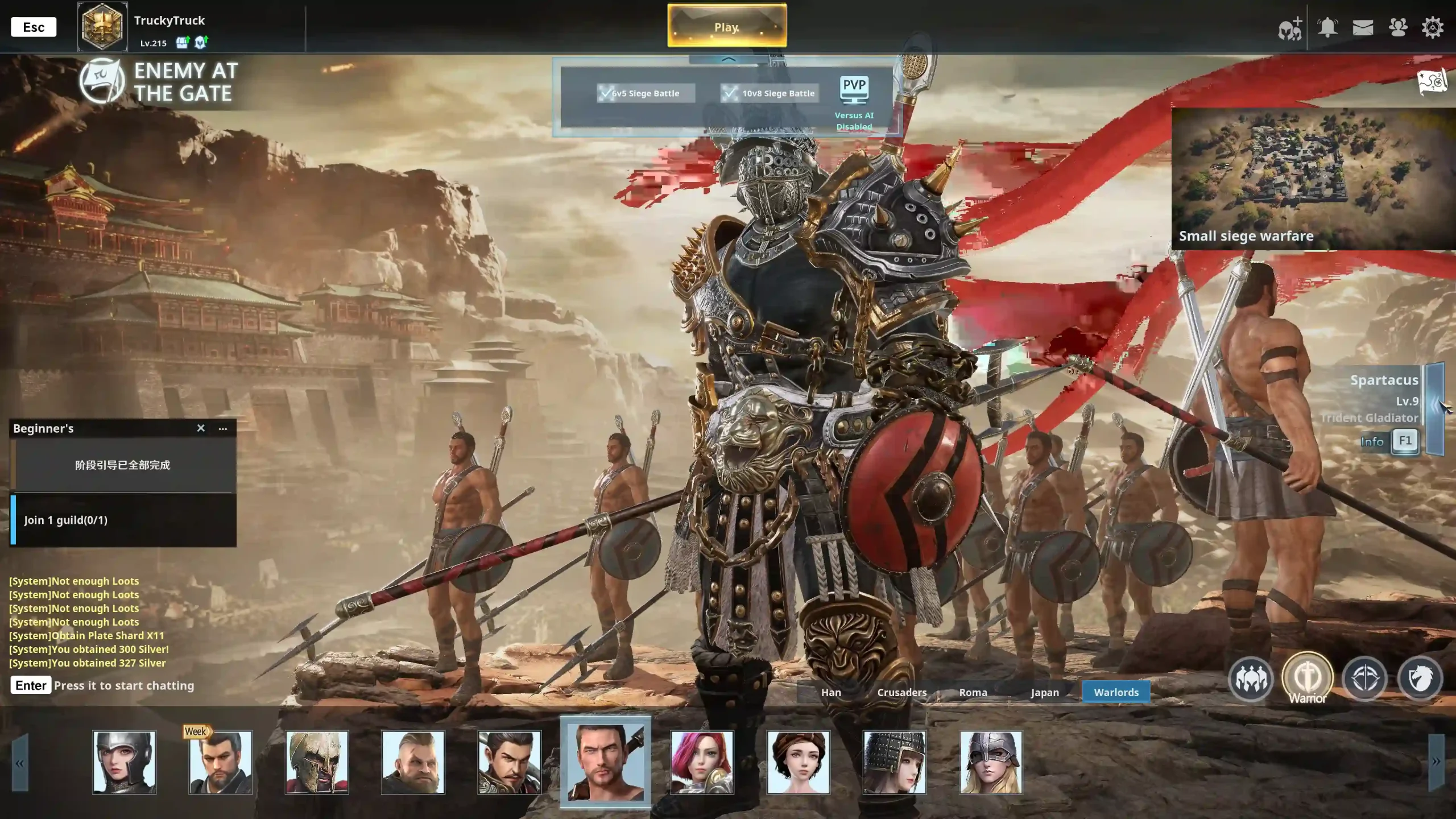The height and width of the screenshot is (819, 1456).
Task: Click the TruckyTruck player profile emblem
Action: pyautogui.click(x=102, y=27)
